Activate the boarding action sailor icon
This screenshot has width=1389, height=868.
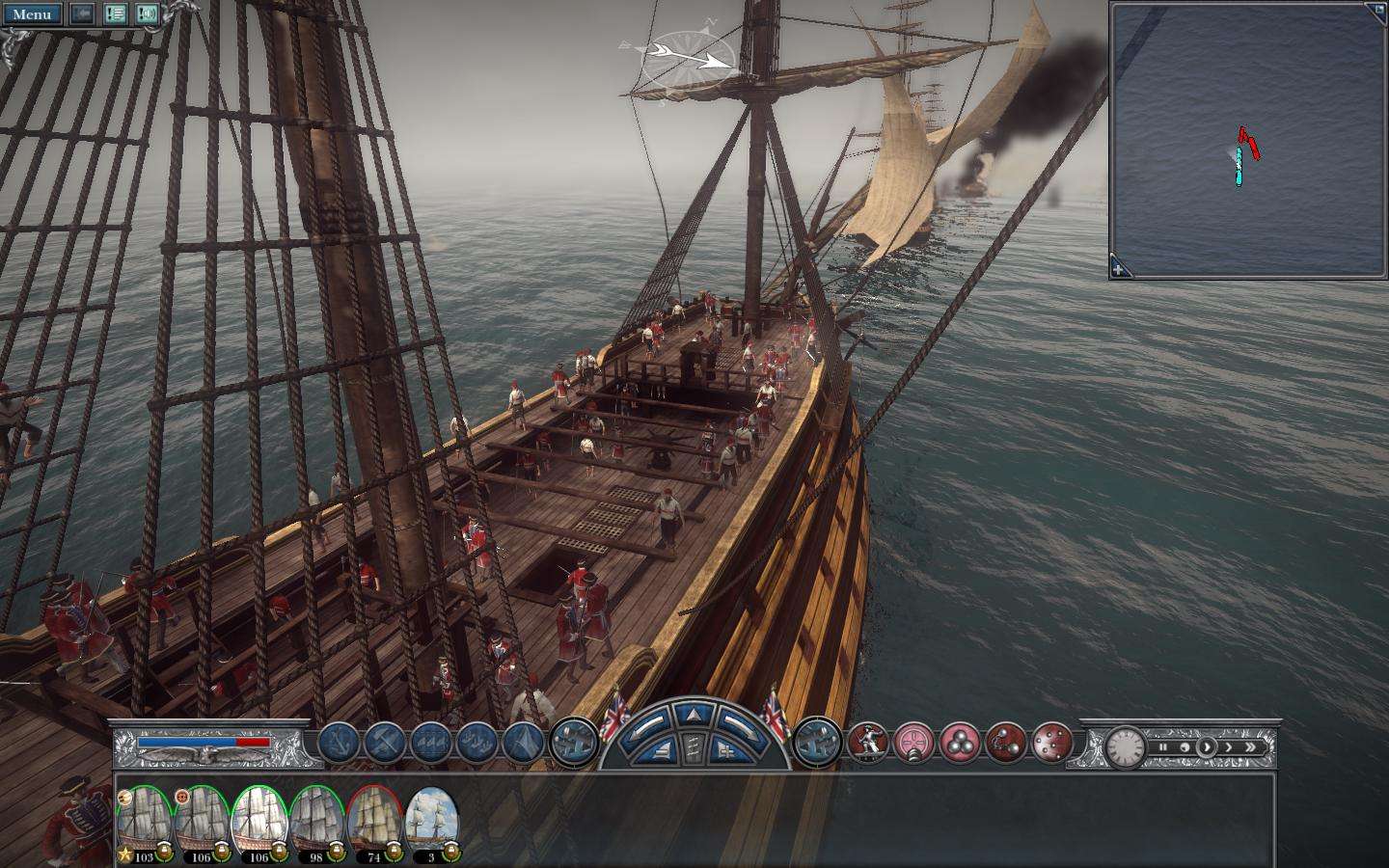[868, 744]
